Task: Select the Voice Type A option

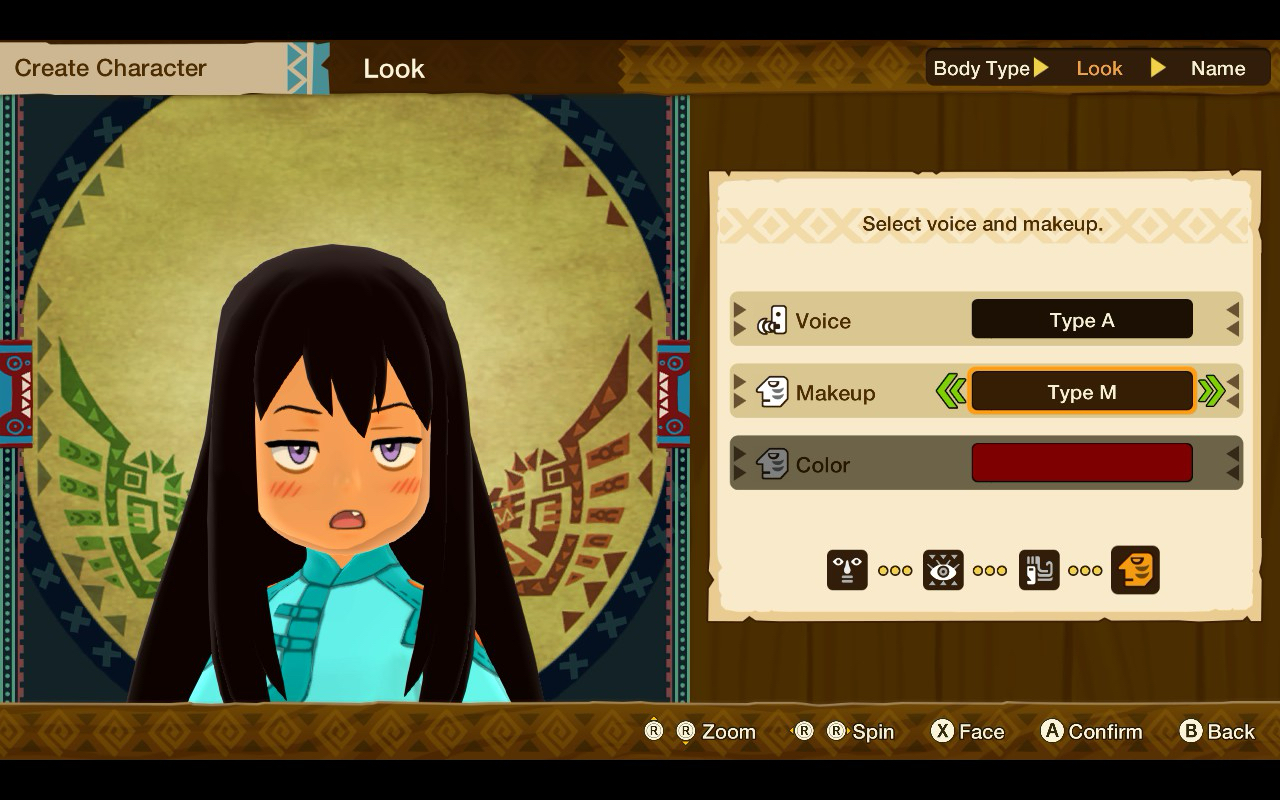Action: [x=1081, y=320]
